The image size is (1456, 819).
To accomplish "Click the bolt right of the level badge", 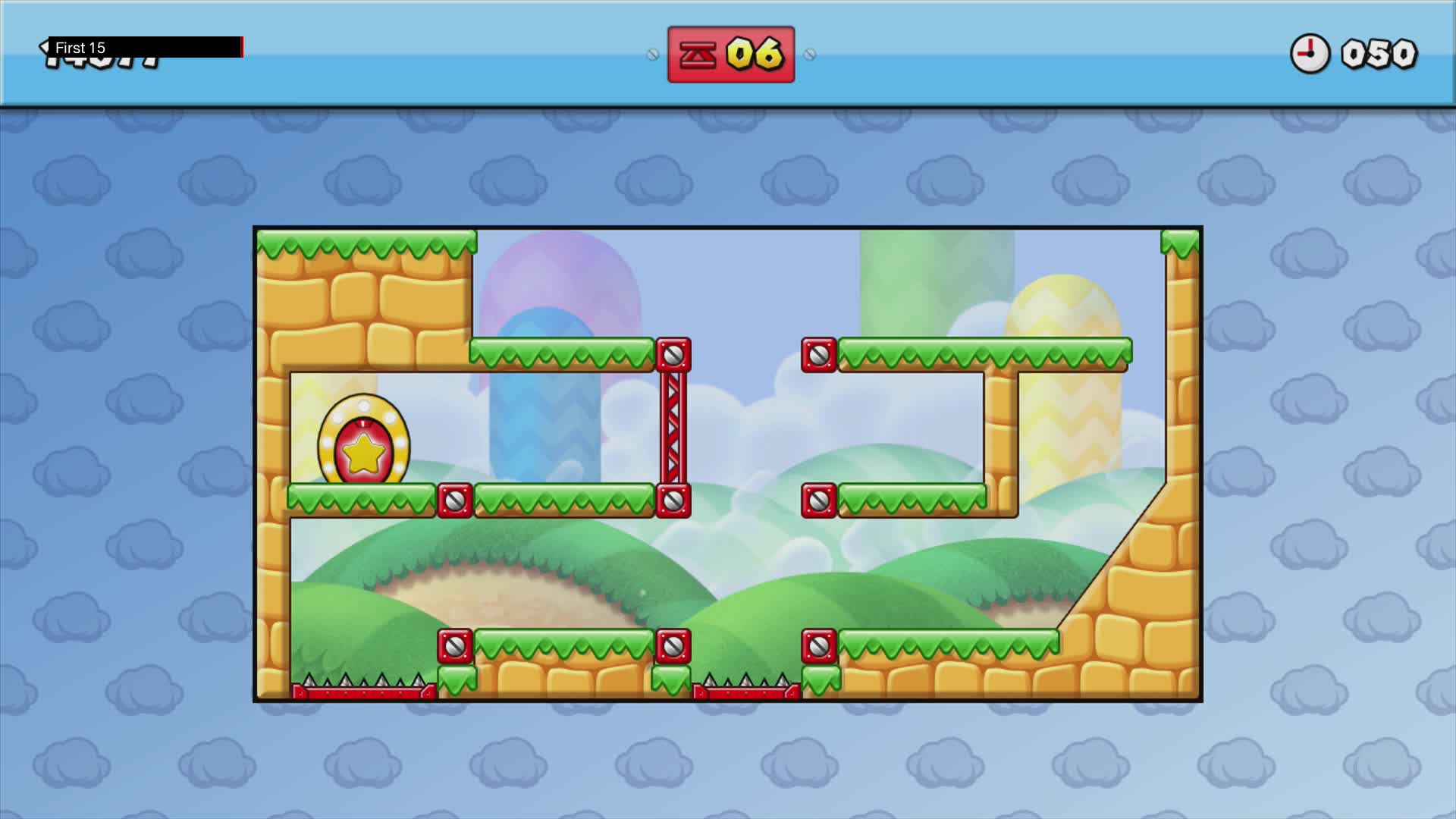I will click(x=810, y=54).
